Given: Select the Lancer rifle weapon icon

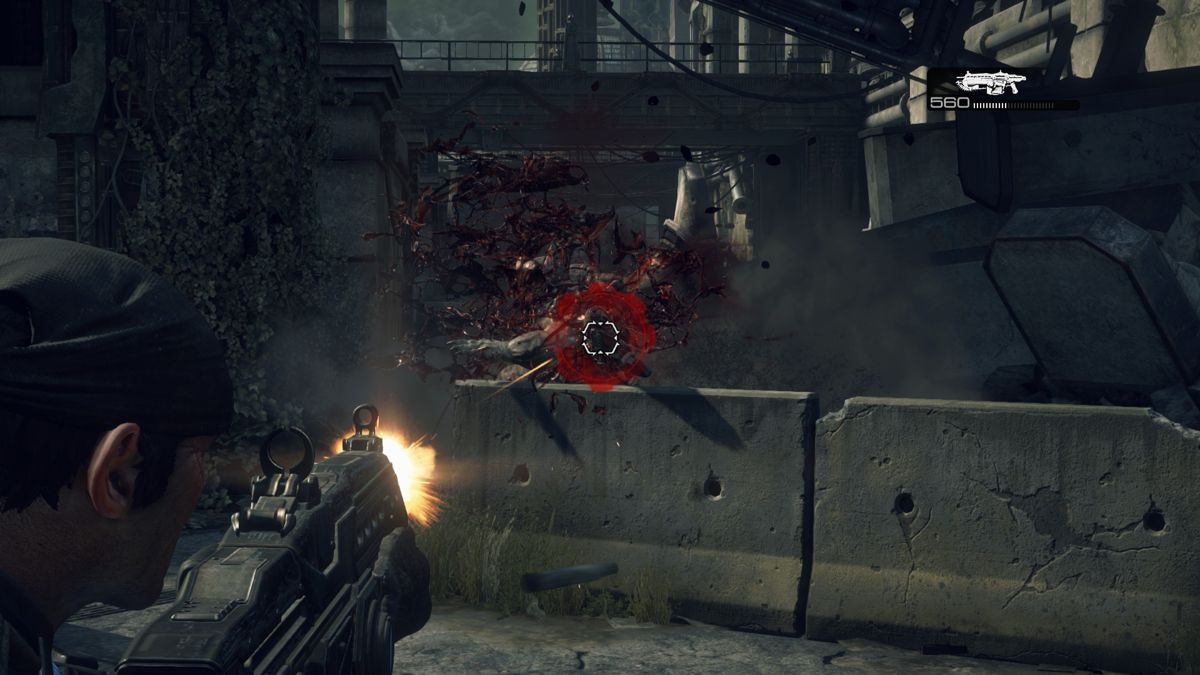Looking at the screenshot, I should click(x=989, y=82).
